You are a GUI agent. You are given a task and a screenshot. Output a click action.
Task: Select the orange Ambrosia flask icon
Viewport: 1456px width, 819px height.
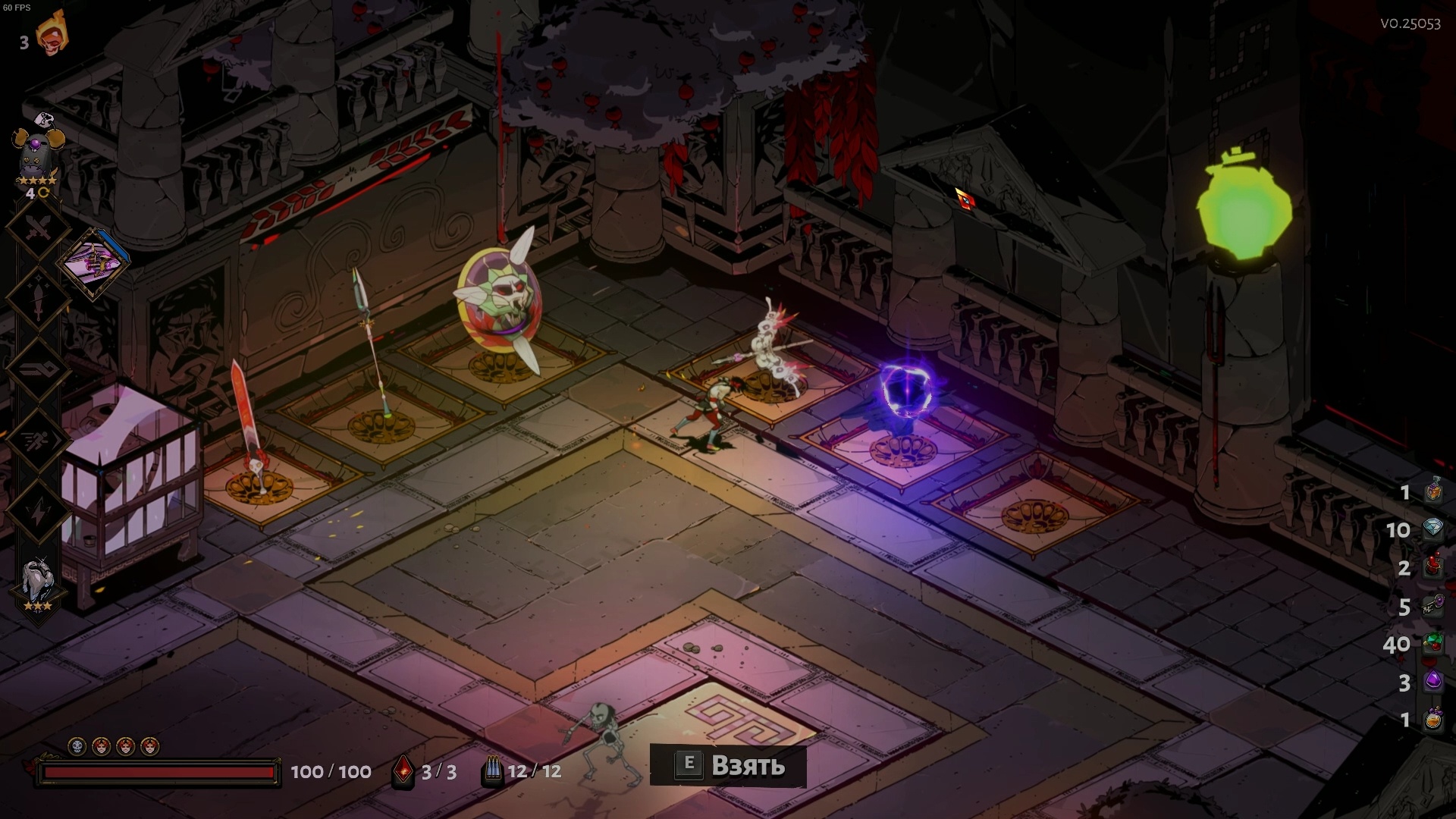pyautogui.click(x=1432, y=719)
